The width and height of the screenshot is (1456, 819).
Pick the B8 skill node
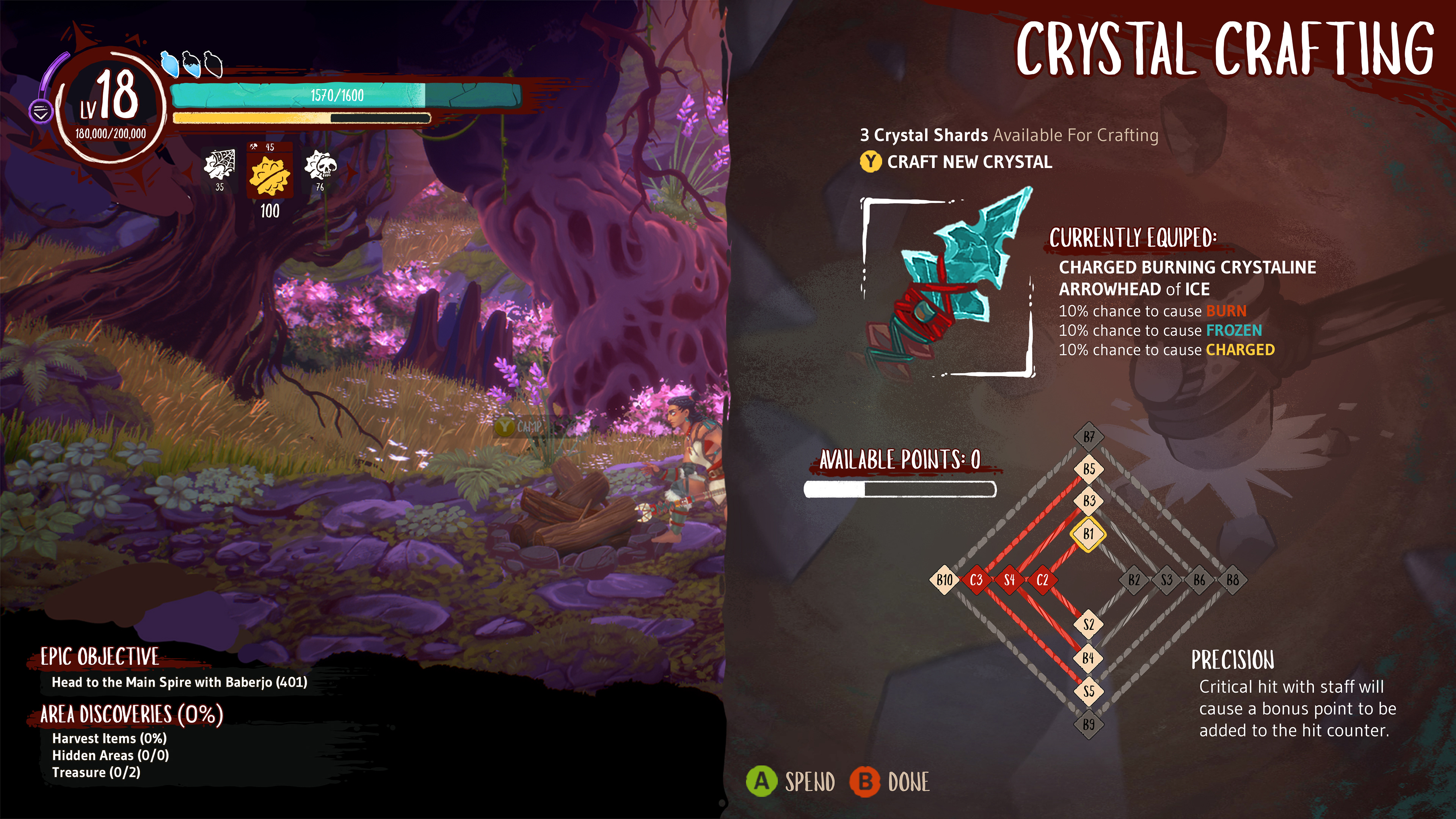(1232, 580)
